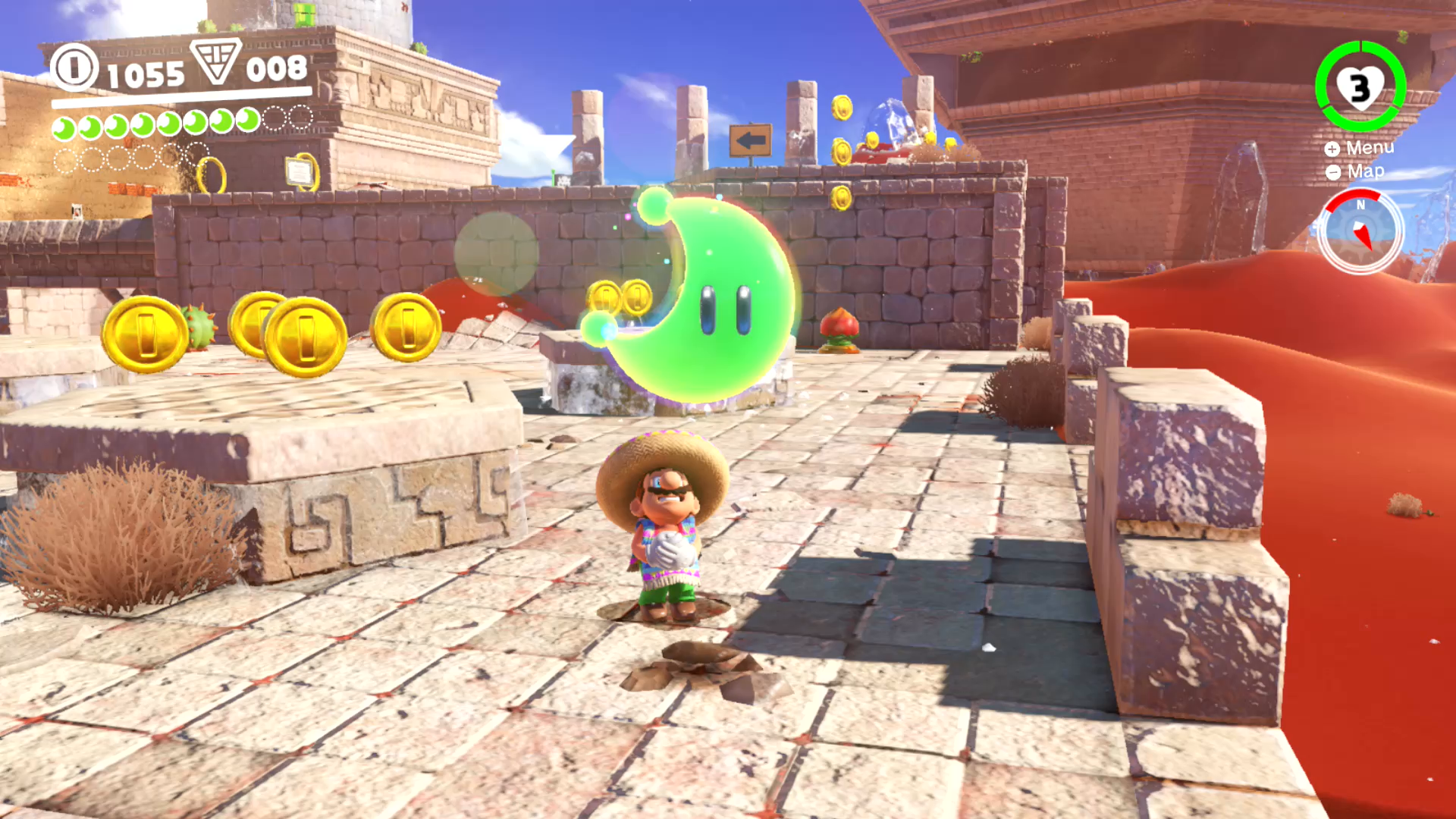Click the compass dial
The height and width of the screenshot is (819, 1456).
[x=1360, y=231]
